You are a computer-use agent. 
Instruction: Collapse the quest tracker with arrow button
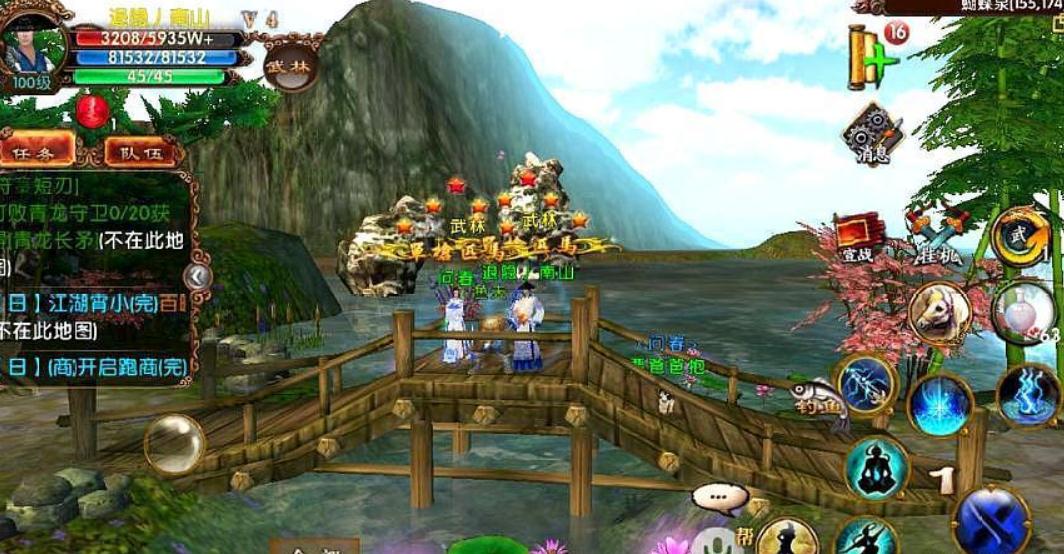198,276
